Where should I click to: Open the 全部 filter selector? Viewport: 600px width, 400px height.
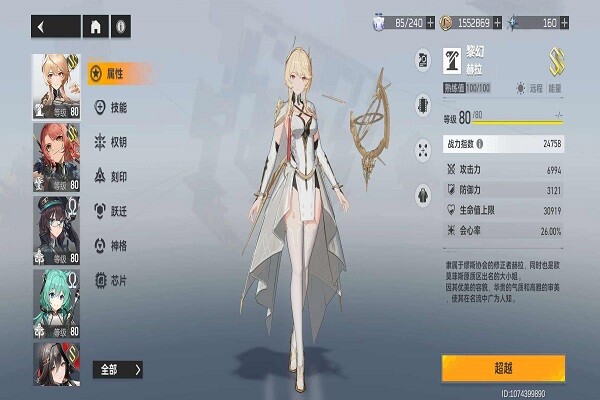tap(118, 369)
